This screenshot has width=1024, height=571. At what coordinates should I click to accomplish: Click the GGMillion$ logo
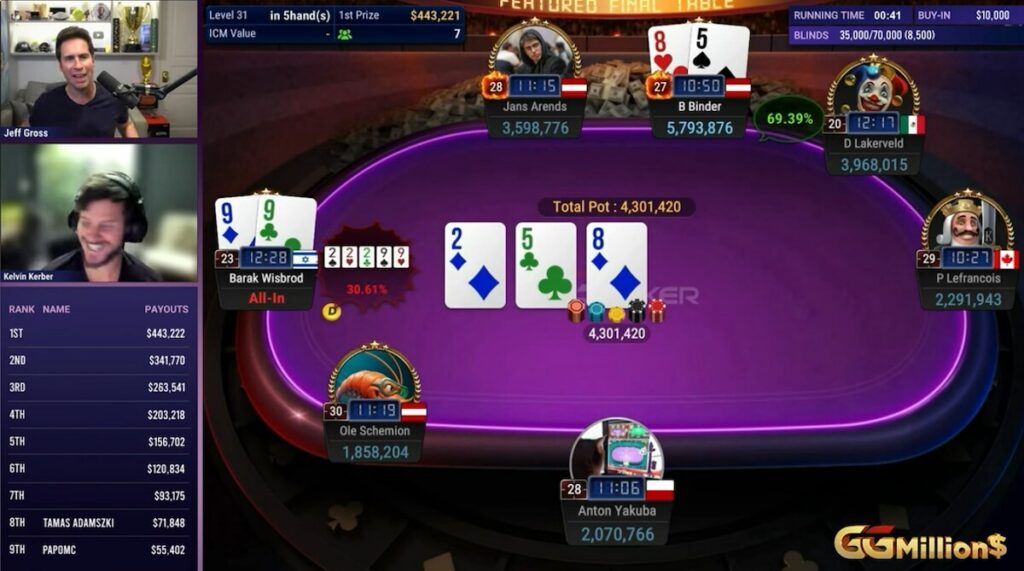[x=920, y=544]
